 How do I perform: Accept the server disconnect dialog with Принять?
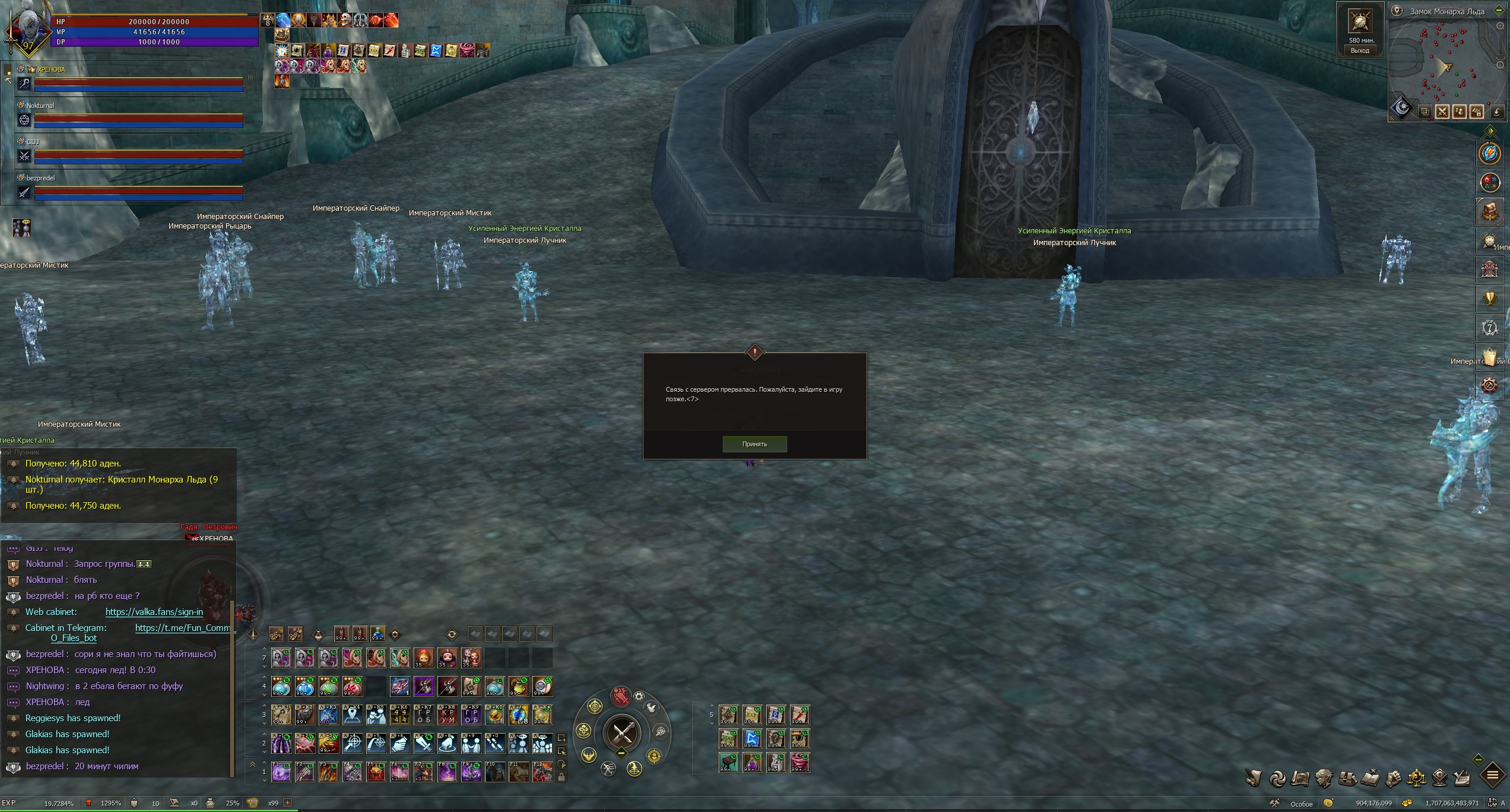754,444
